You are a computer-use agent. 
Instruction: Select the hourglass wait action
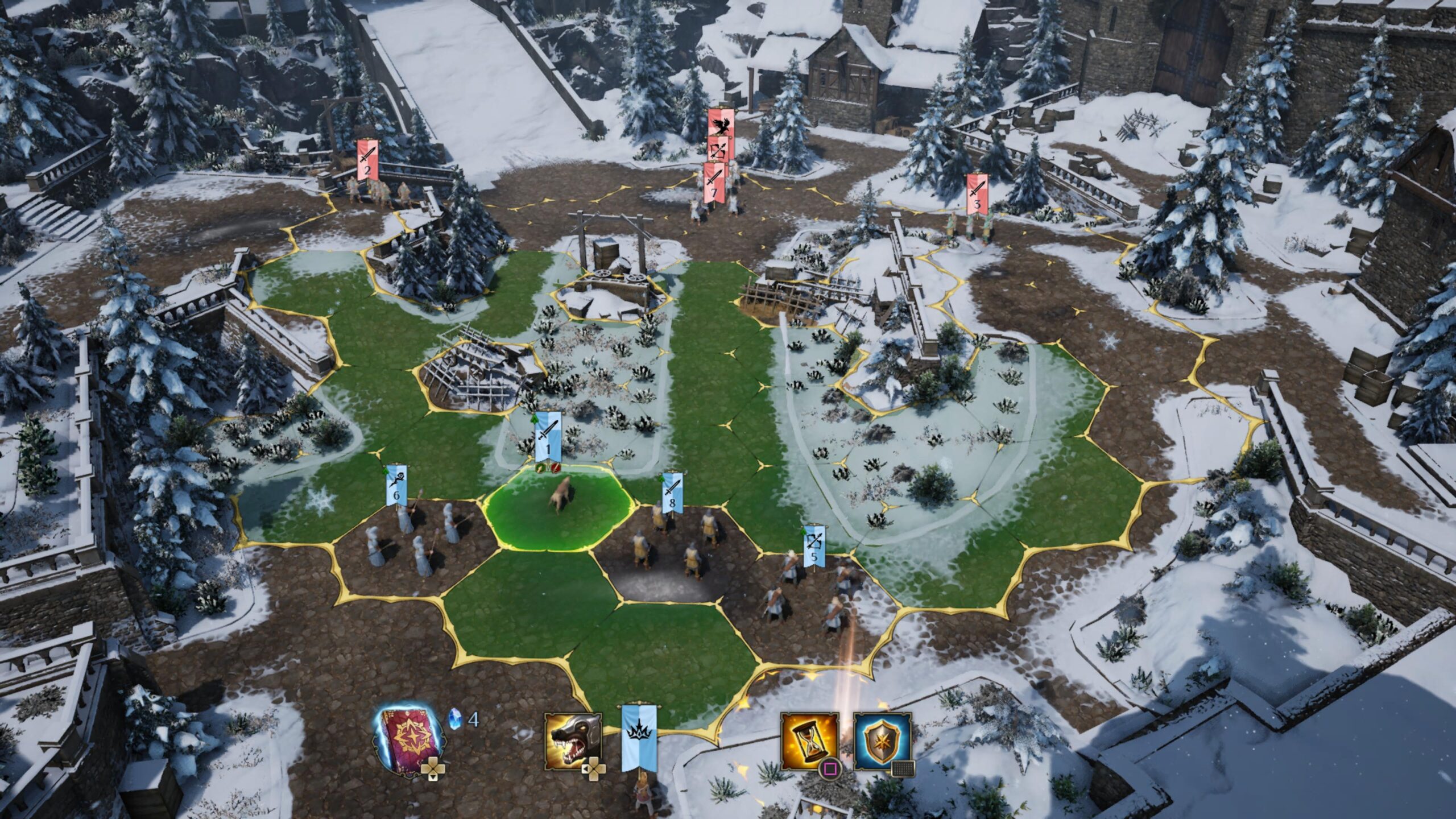810,741
